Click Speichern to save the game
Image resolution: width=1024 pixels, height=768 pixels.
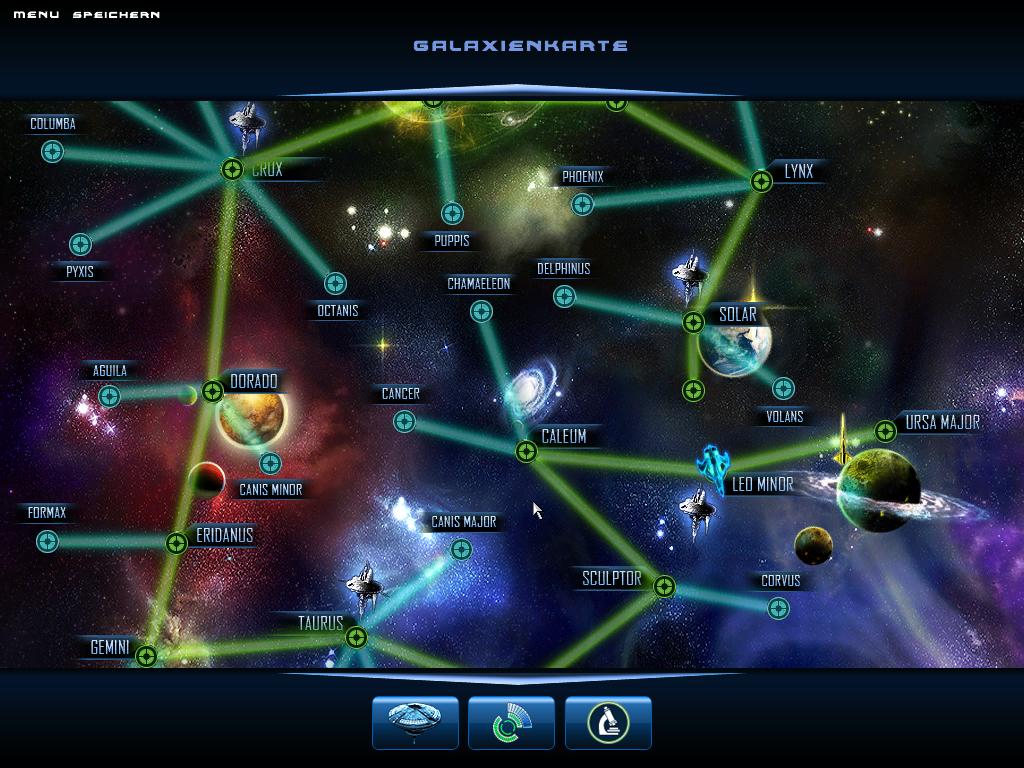[x=116, y=15]
